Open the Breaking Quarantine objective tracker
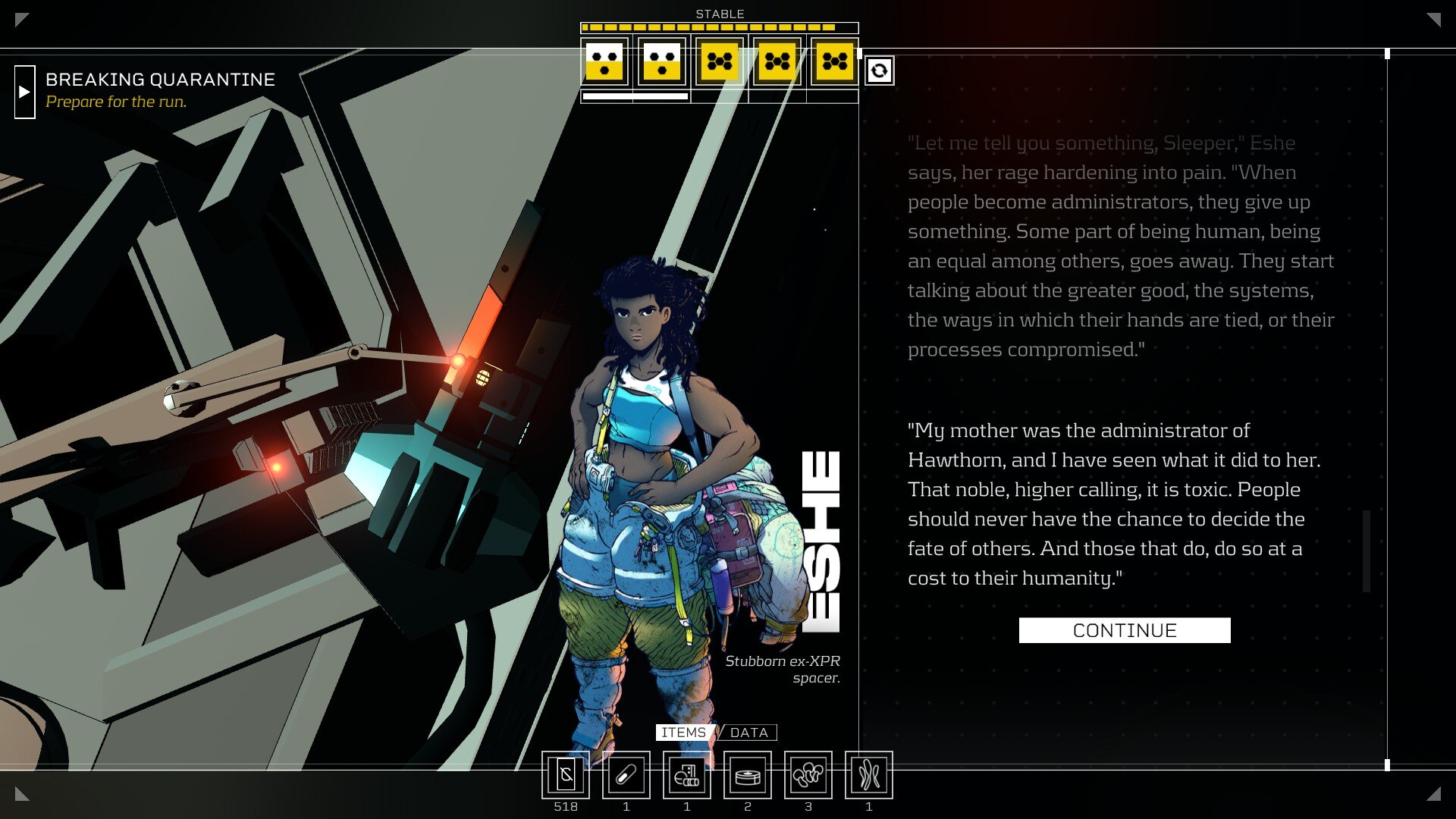The image size is (1456, 819). pos(25,92)
